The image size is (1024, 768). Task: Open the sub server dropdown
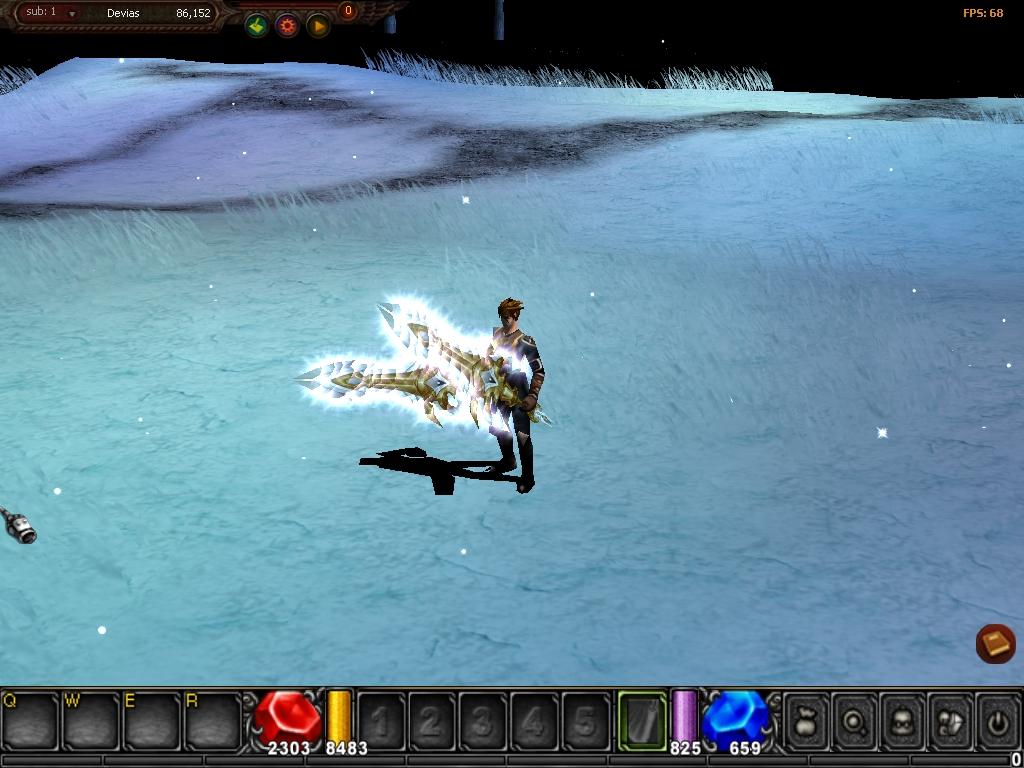[x=72, y=14]
